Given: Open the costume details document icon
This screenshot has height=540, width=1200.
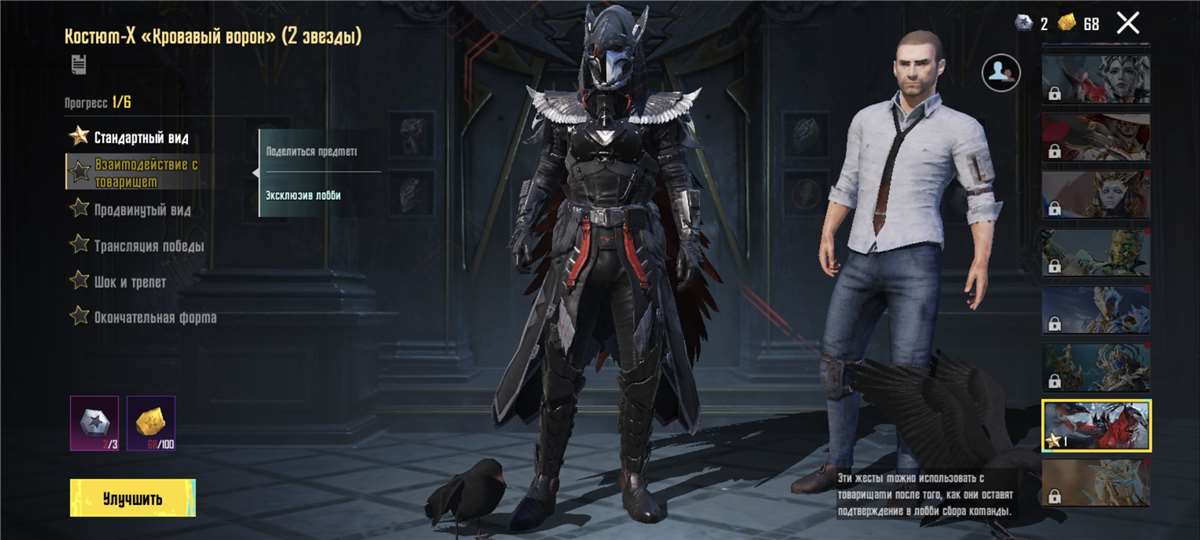Looking at the screenshot, I should click(78, 65).
